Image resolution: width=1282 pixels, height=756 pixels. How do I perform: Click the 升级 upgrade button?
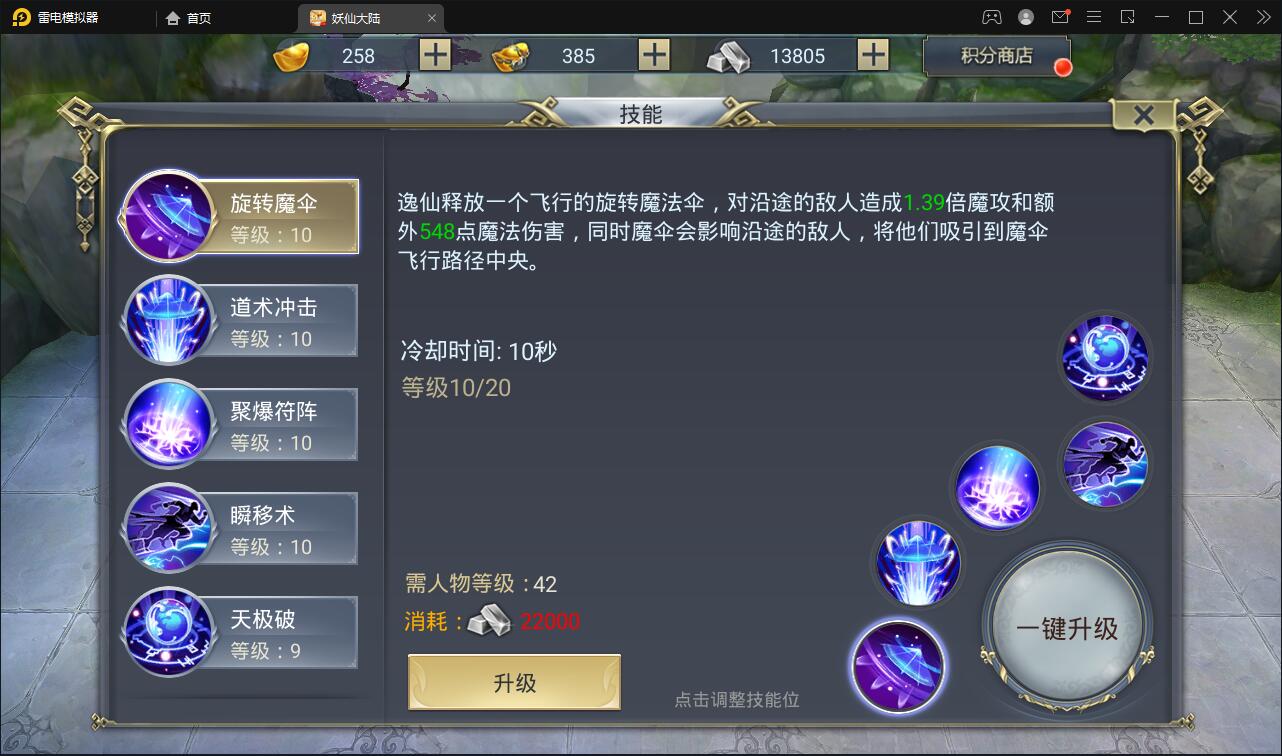pos(513,682)
